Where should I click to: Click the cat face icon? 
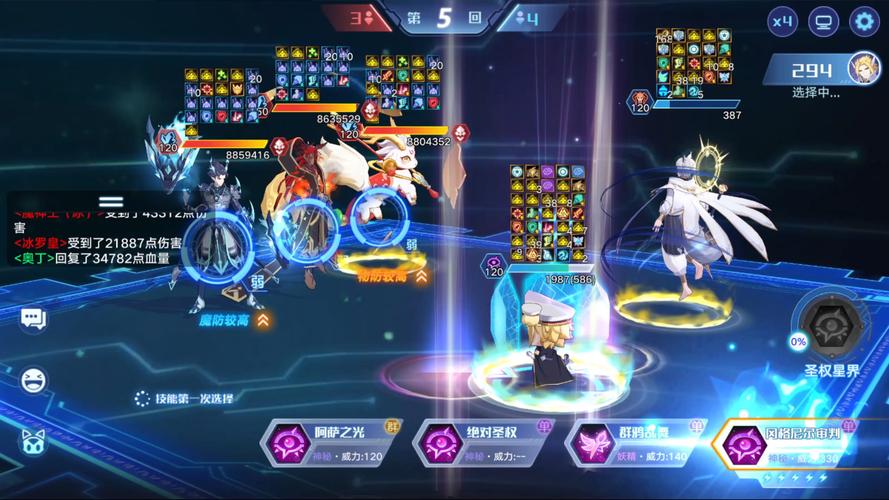click(33, 440)
